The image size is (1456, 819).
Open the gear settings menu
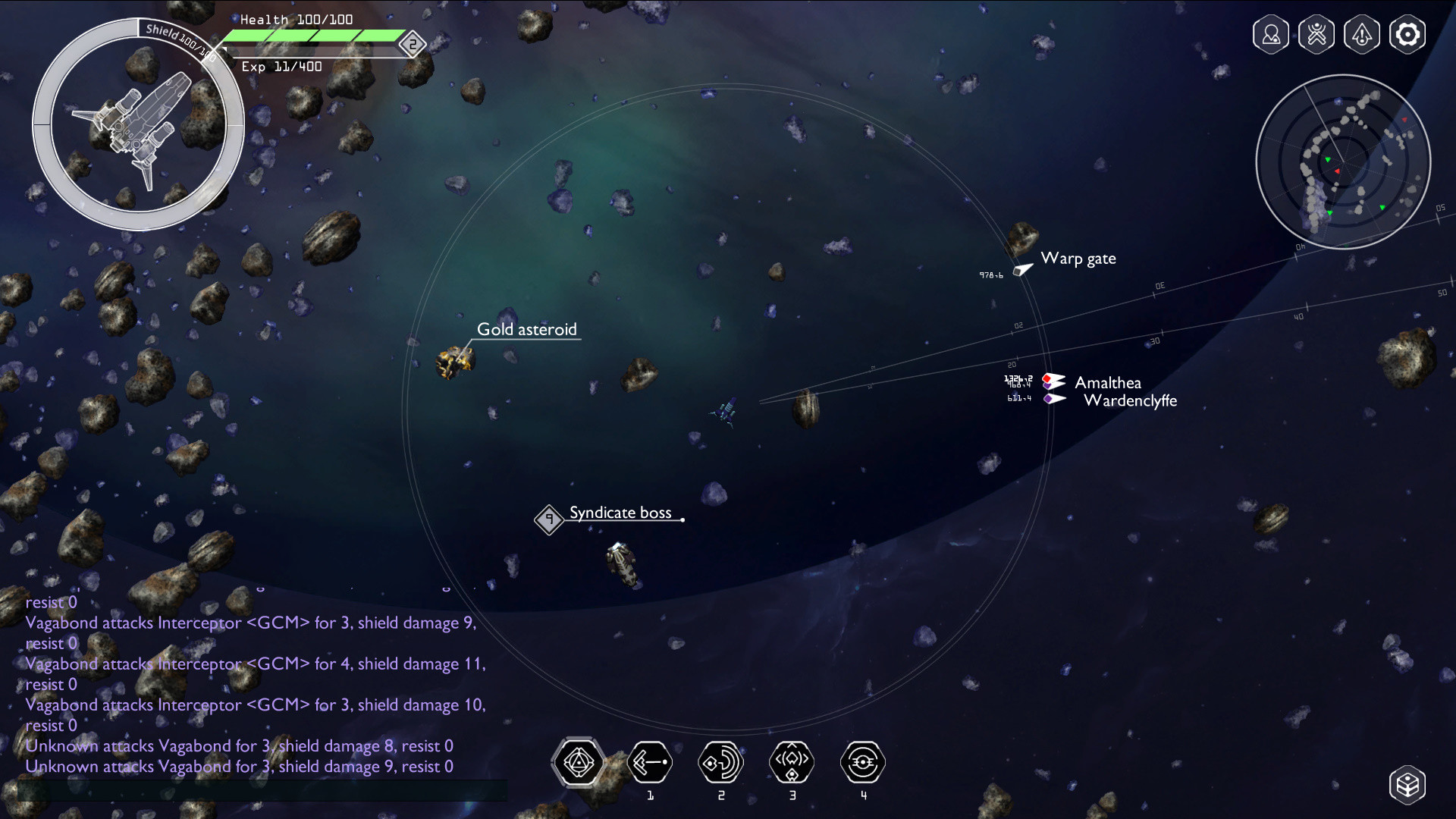pyautogui.click(x=1407, y=35)
